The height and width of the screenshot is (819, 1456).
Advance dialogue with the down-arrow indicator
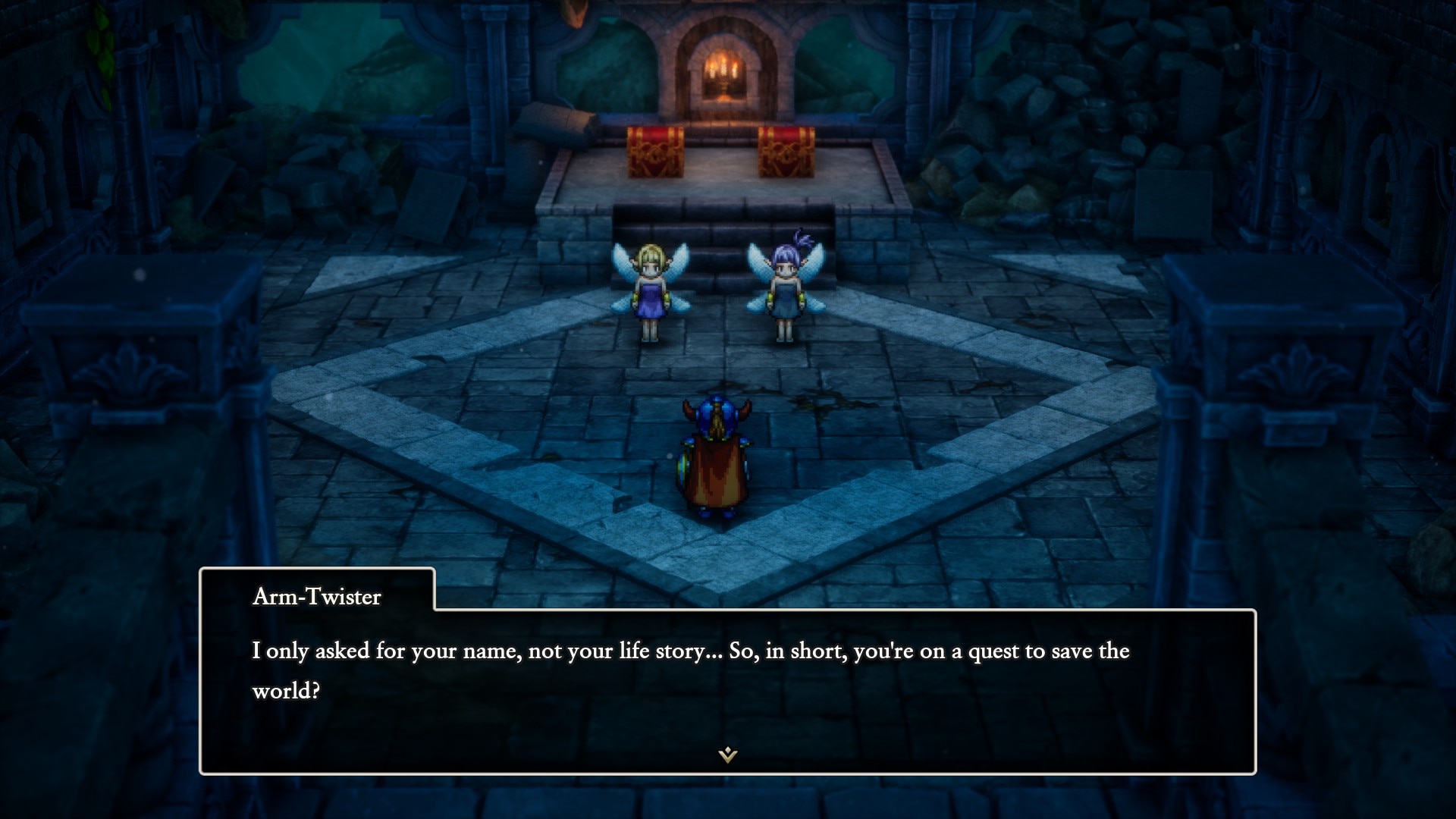pos(727,754)
